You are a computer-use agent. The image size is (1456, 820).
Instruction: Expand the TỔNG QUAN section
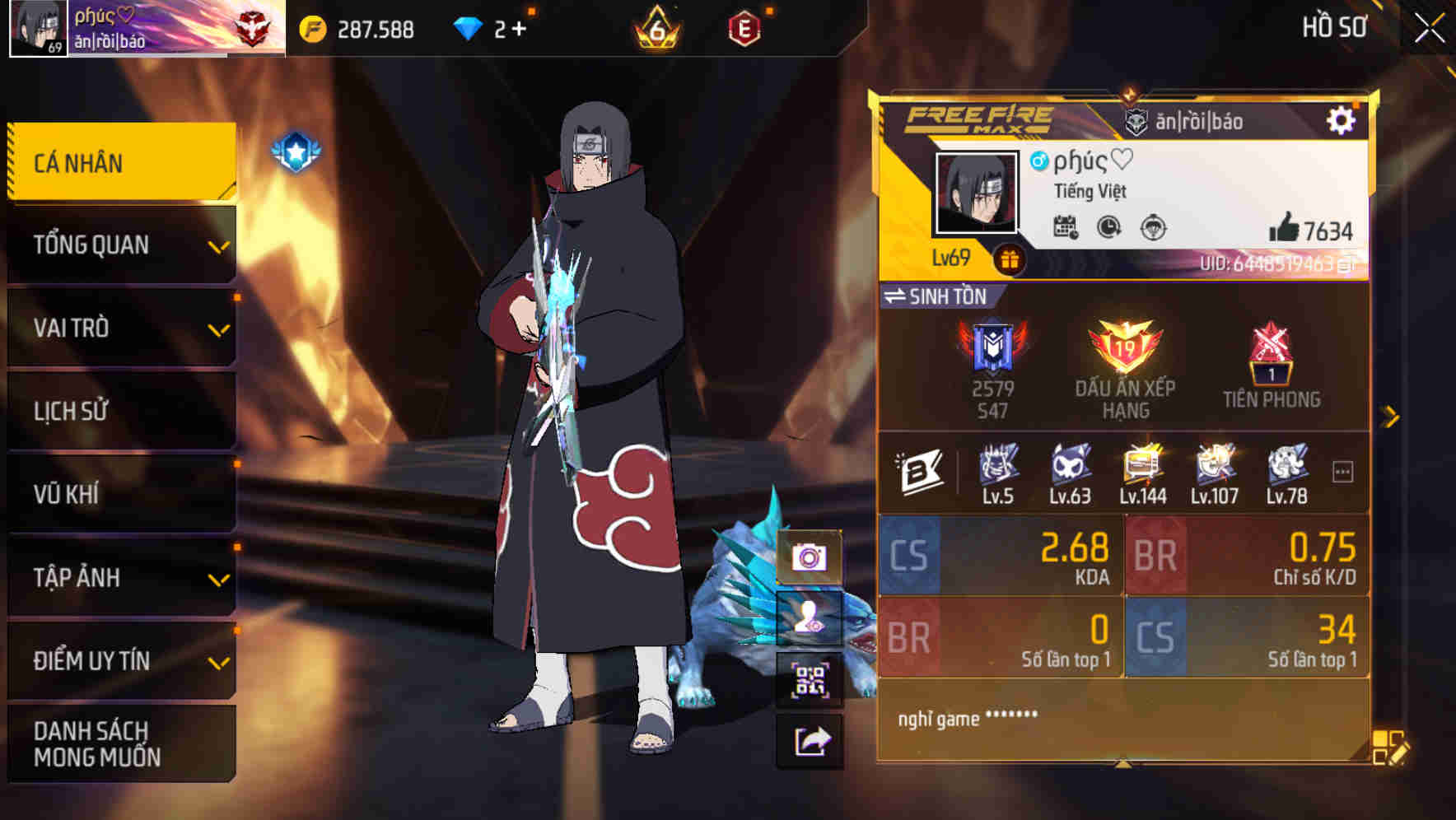click(120, 245)
